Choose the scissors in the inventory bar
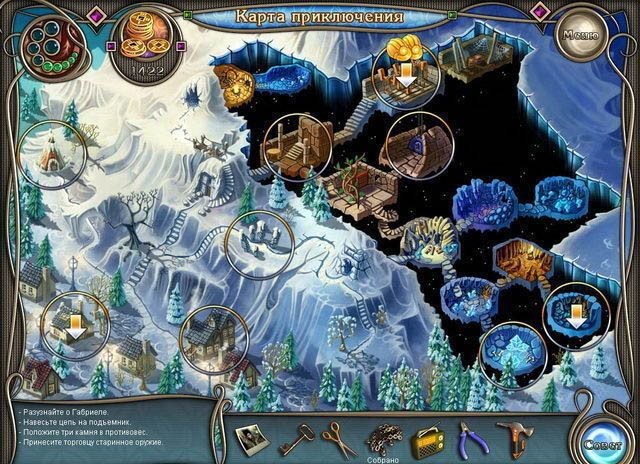The width and height of the screenshot is (640, 464). [x=338, y=436]
